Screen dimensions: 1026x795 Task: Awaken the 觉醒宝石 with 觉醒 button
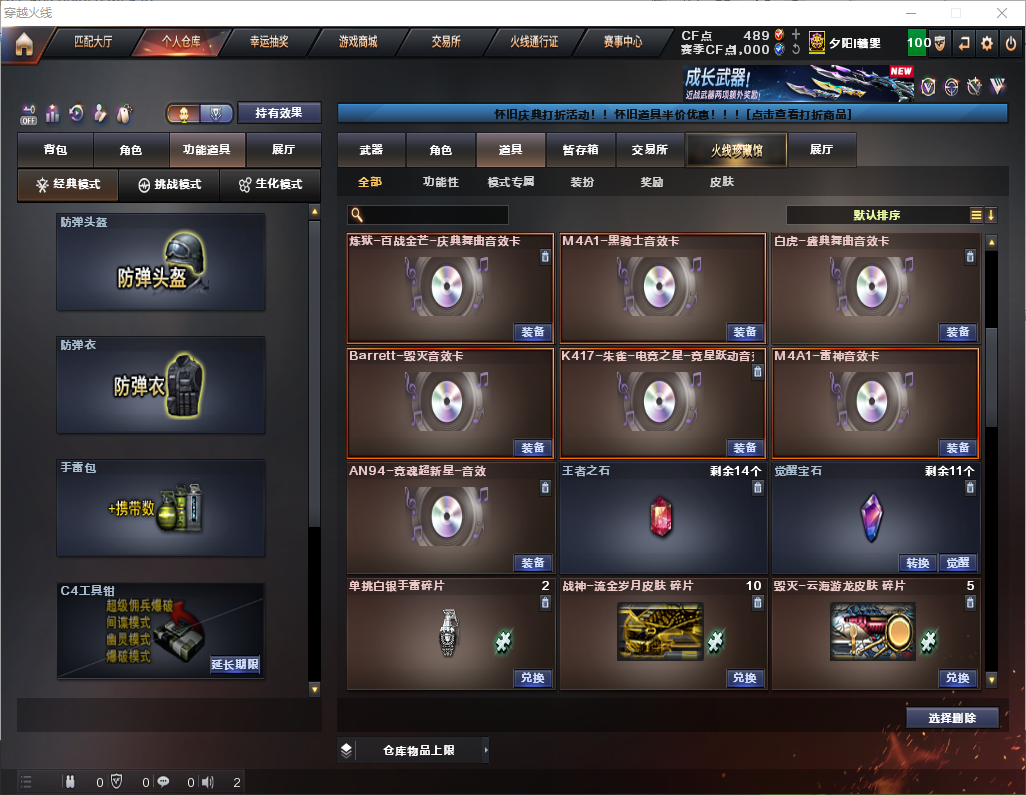point(958,563)
